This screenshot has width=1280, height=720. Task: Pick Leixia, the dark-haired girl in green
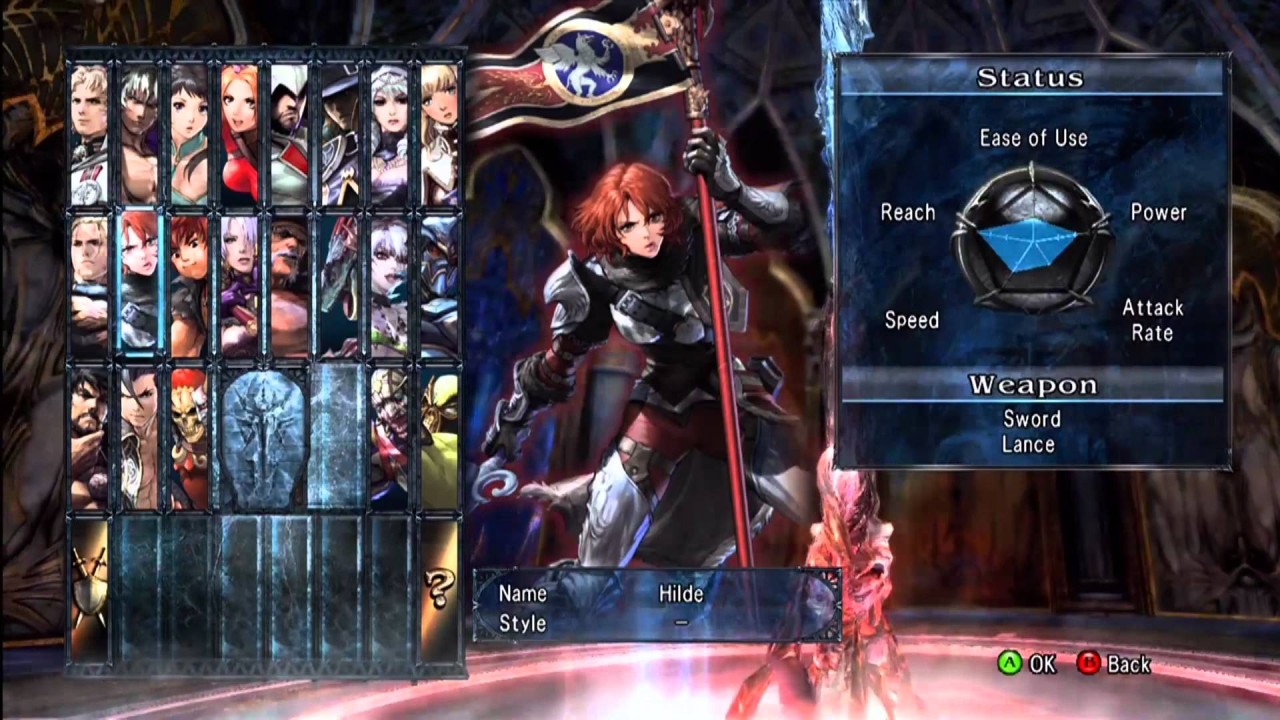pos(190,134)
